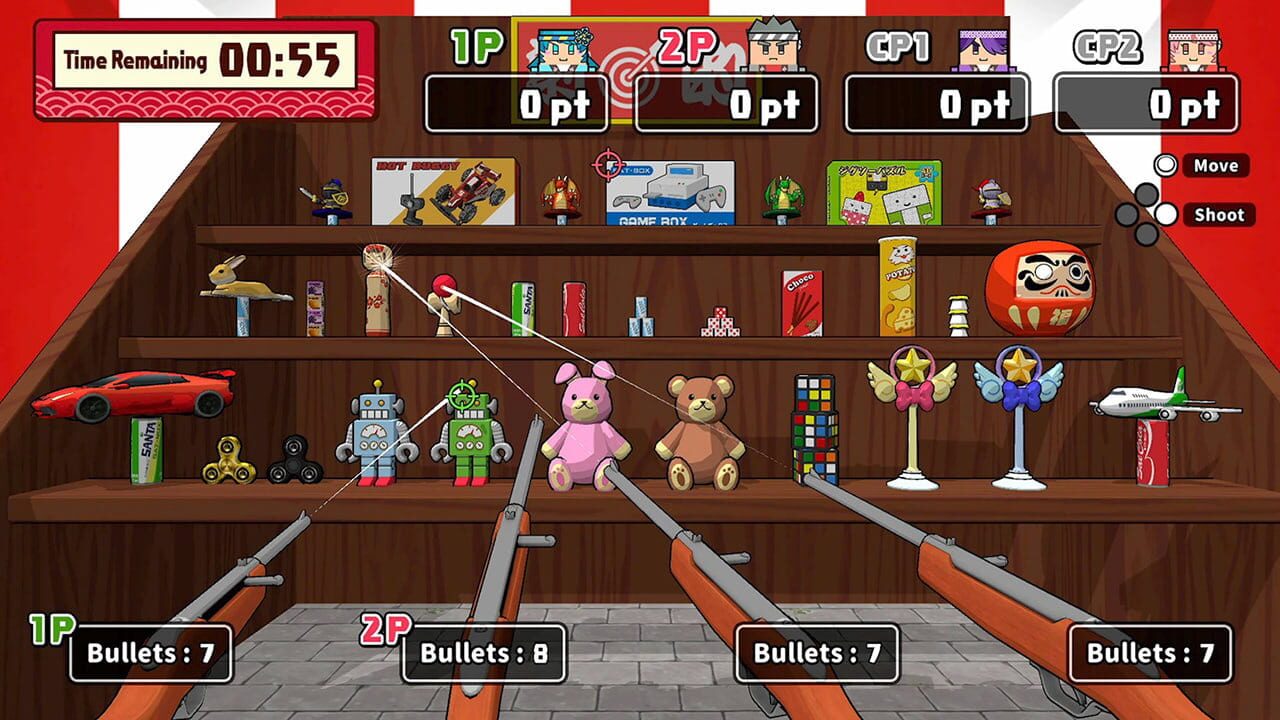Select the Move control stick icon
Viewport: 1280px width, 720px height.
(x=1165, y=165)
